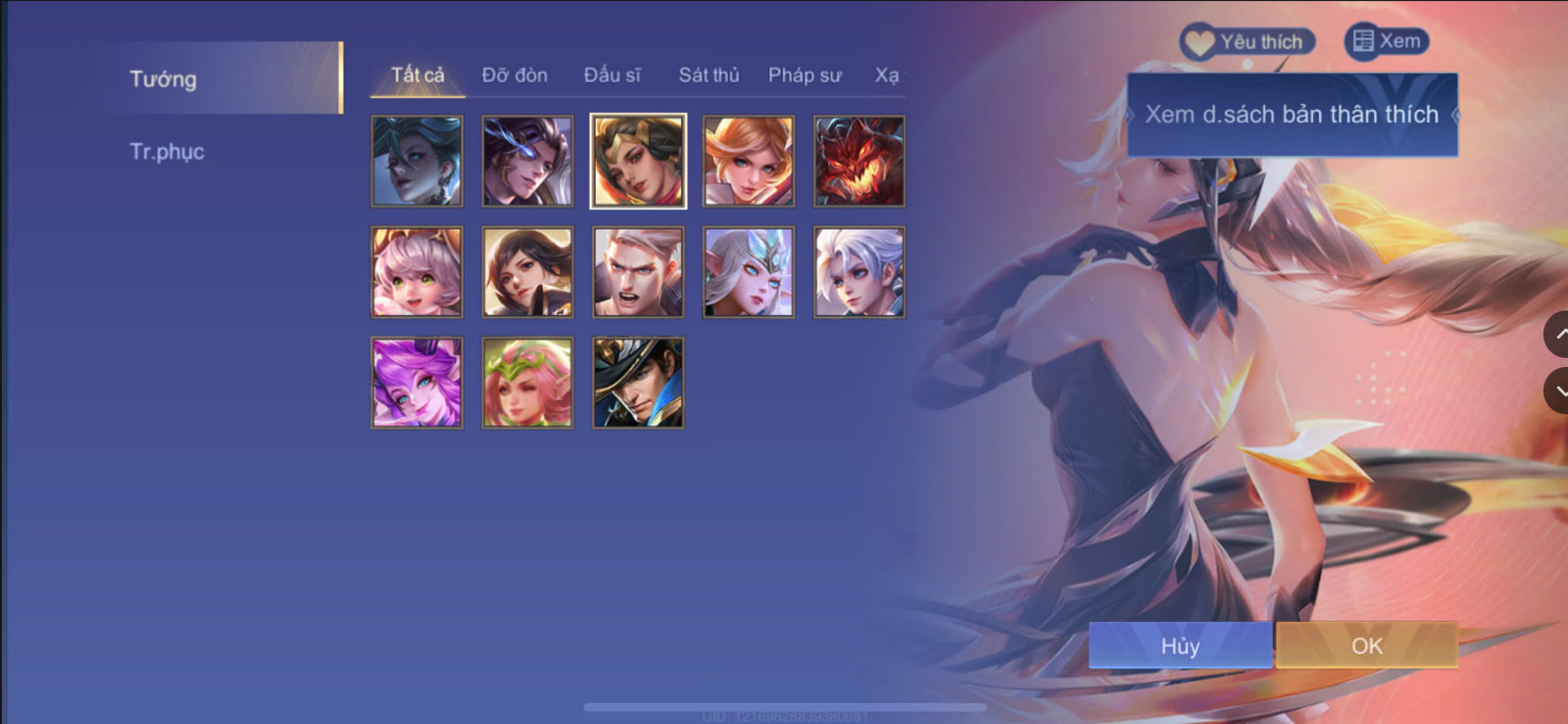Screen dimensions: 1568x724
Task: Select the Sát thủ filter tab
Action: click(x=709, y=76)
